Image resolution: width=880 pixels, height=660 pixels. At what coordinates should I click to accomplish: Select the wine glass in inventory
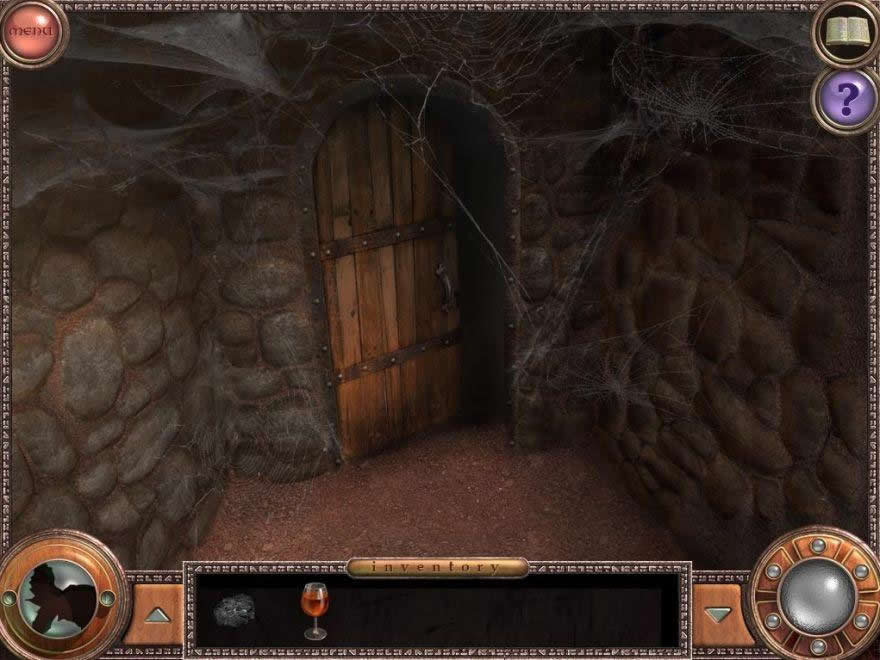314,609
